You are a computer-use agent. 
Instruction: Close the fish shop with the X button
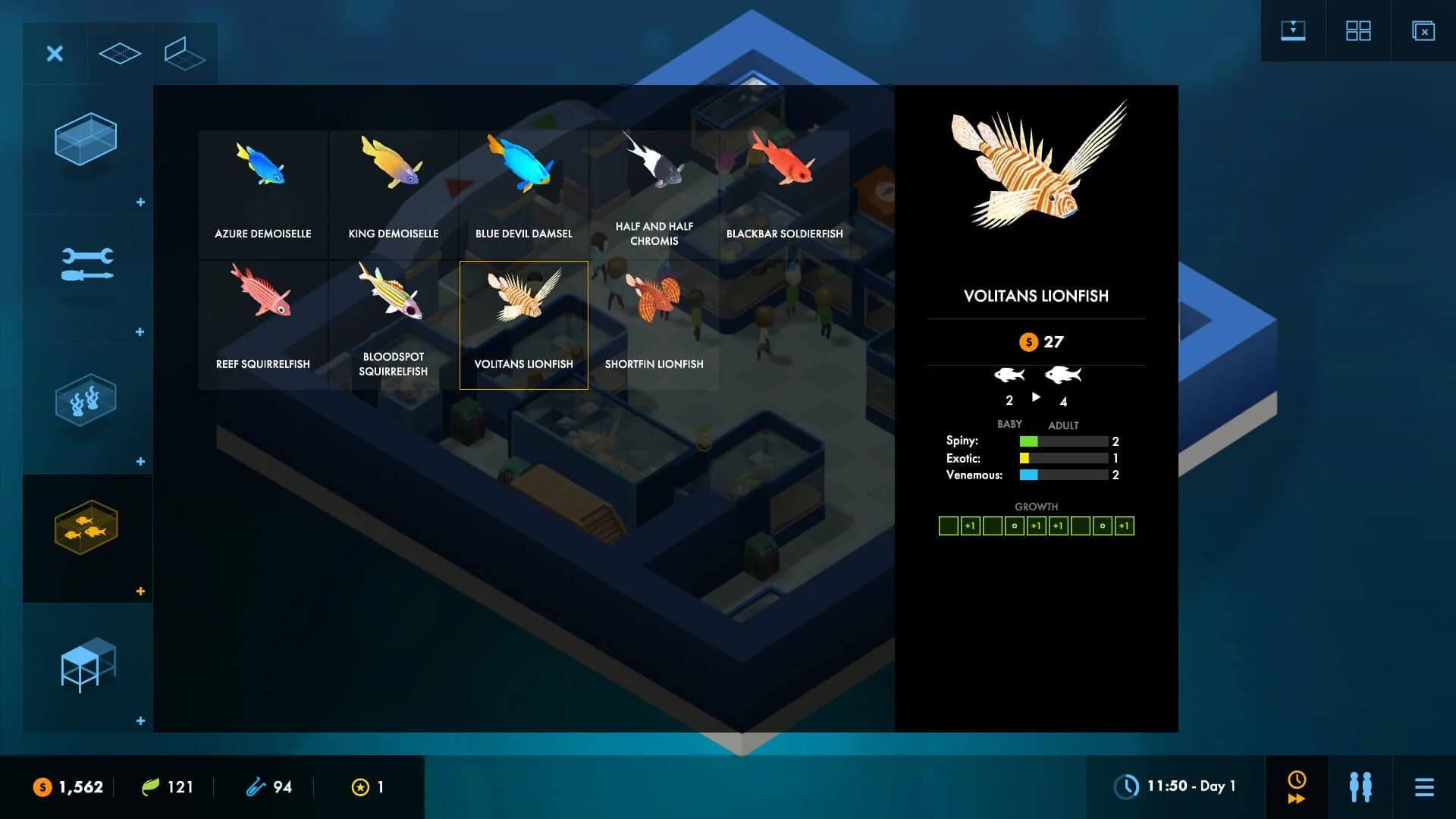click(x=54, y=54)
